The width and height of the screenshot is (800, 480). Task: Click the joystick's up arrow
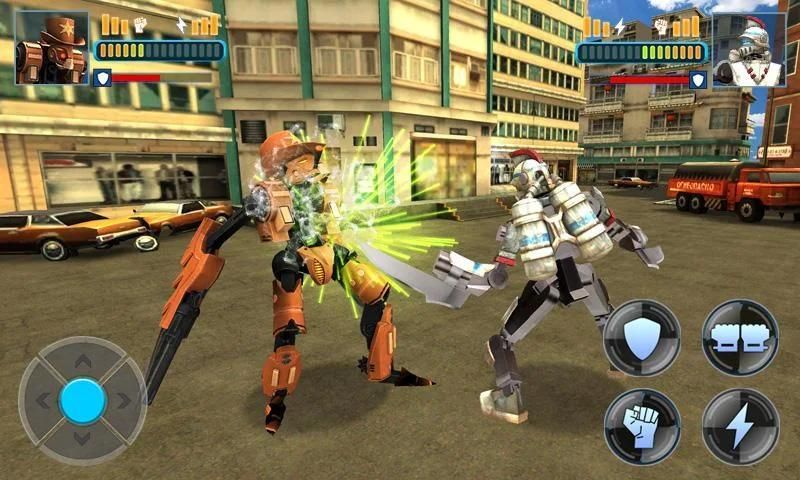tap(83, 361)
